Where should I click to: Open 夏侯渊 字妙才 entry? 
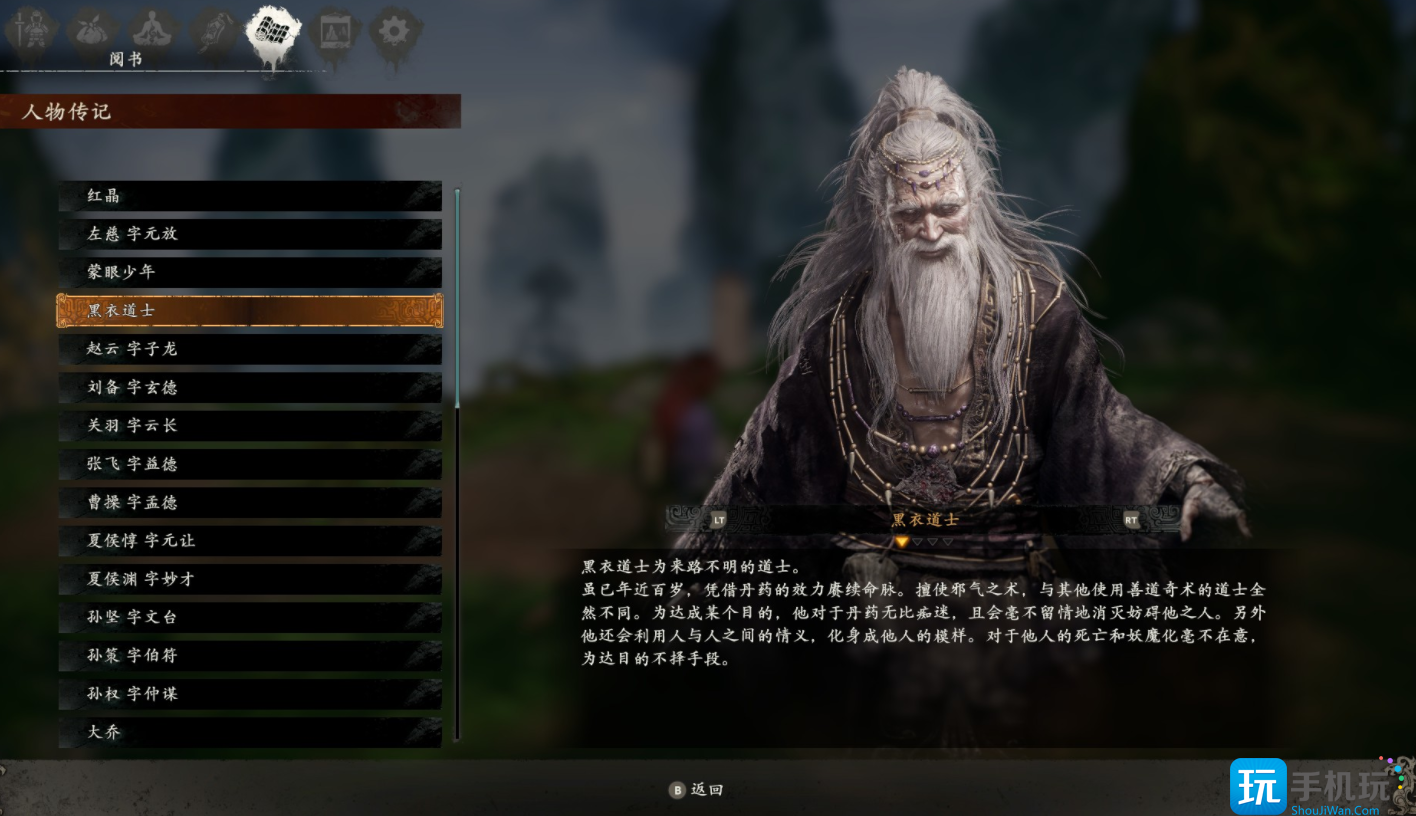pyautogui.click(x=250, y=579)
